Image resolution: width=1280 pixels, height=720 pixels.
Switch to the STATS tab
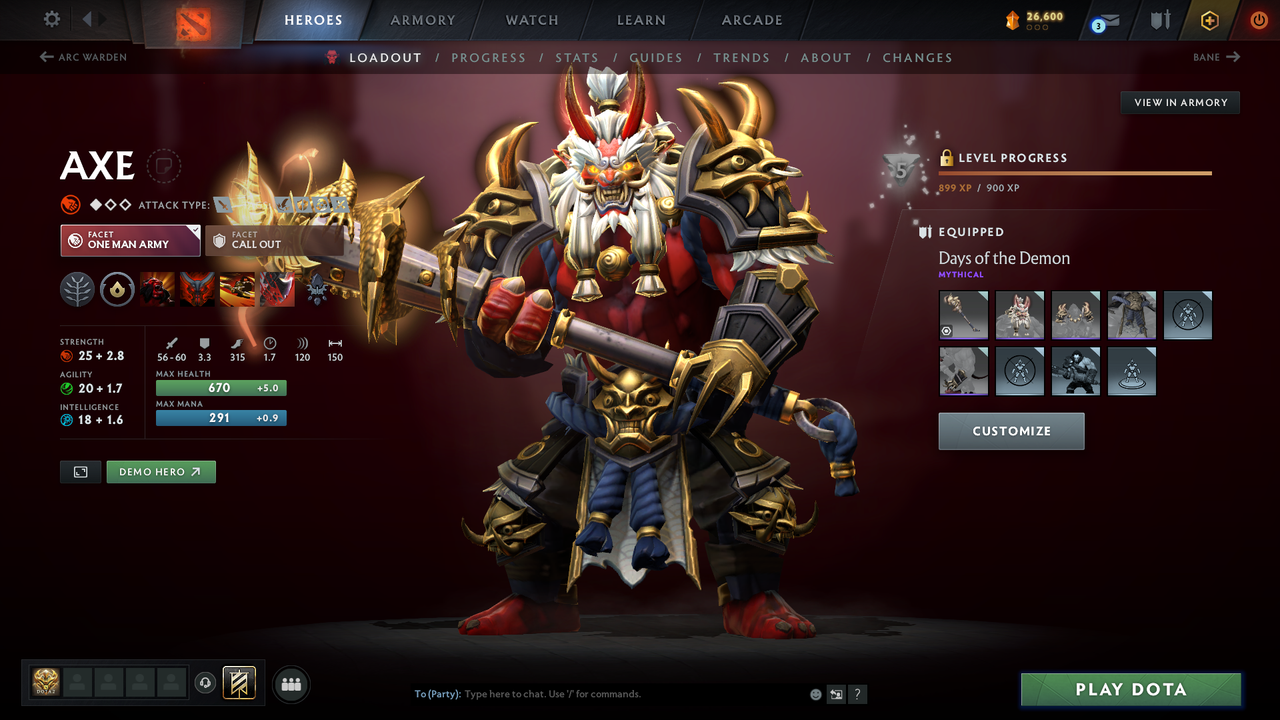pyautogui.click(x=577, y=57)
